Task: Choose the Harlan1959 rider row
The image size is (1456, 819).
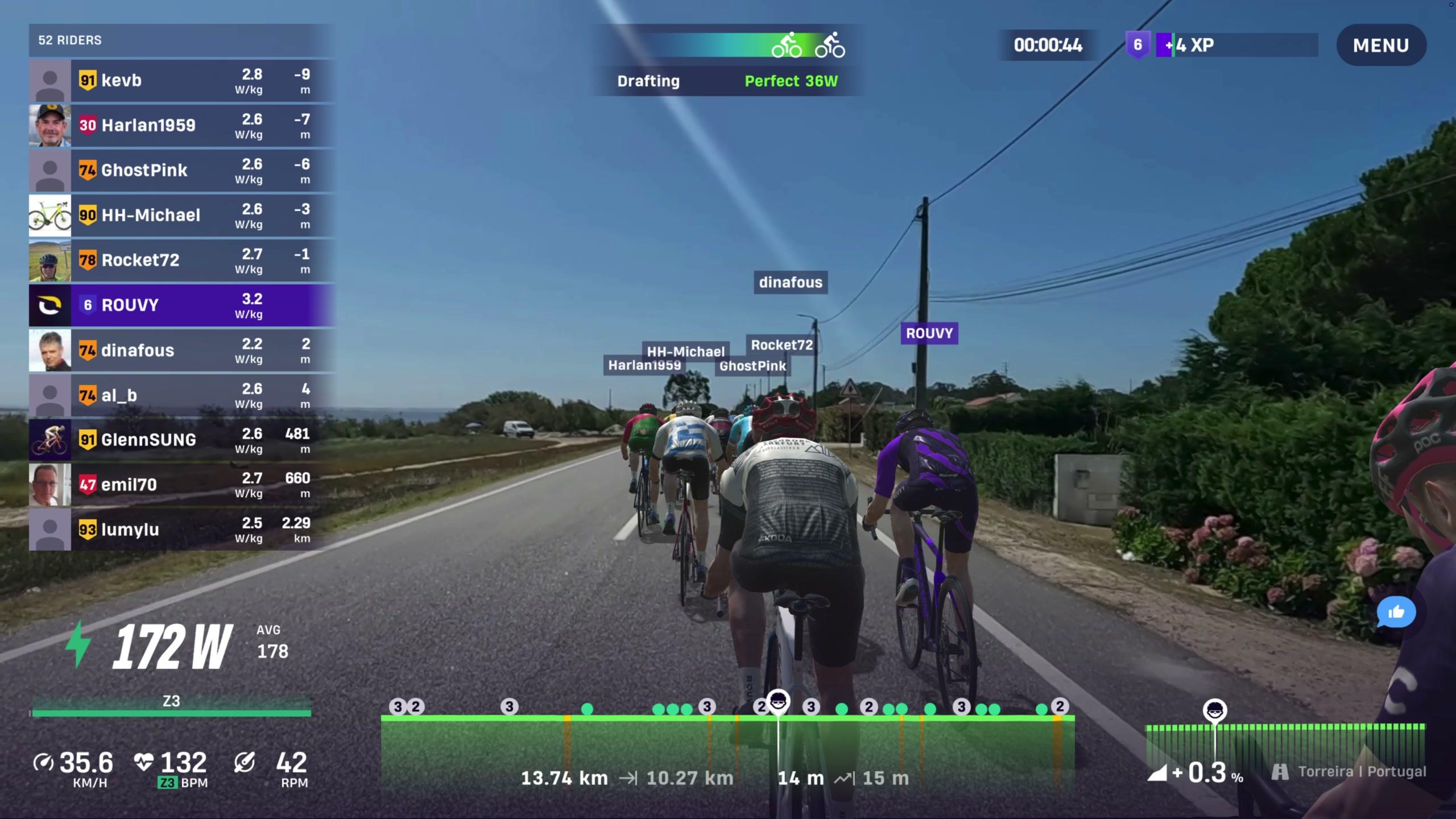Action: [x=182, y=126]
